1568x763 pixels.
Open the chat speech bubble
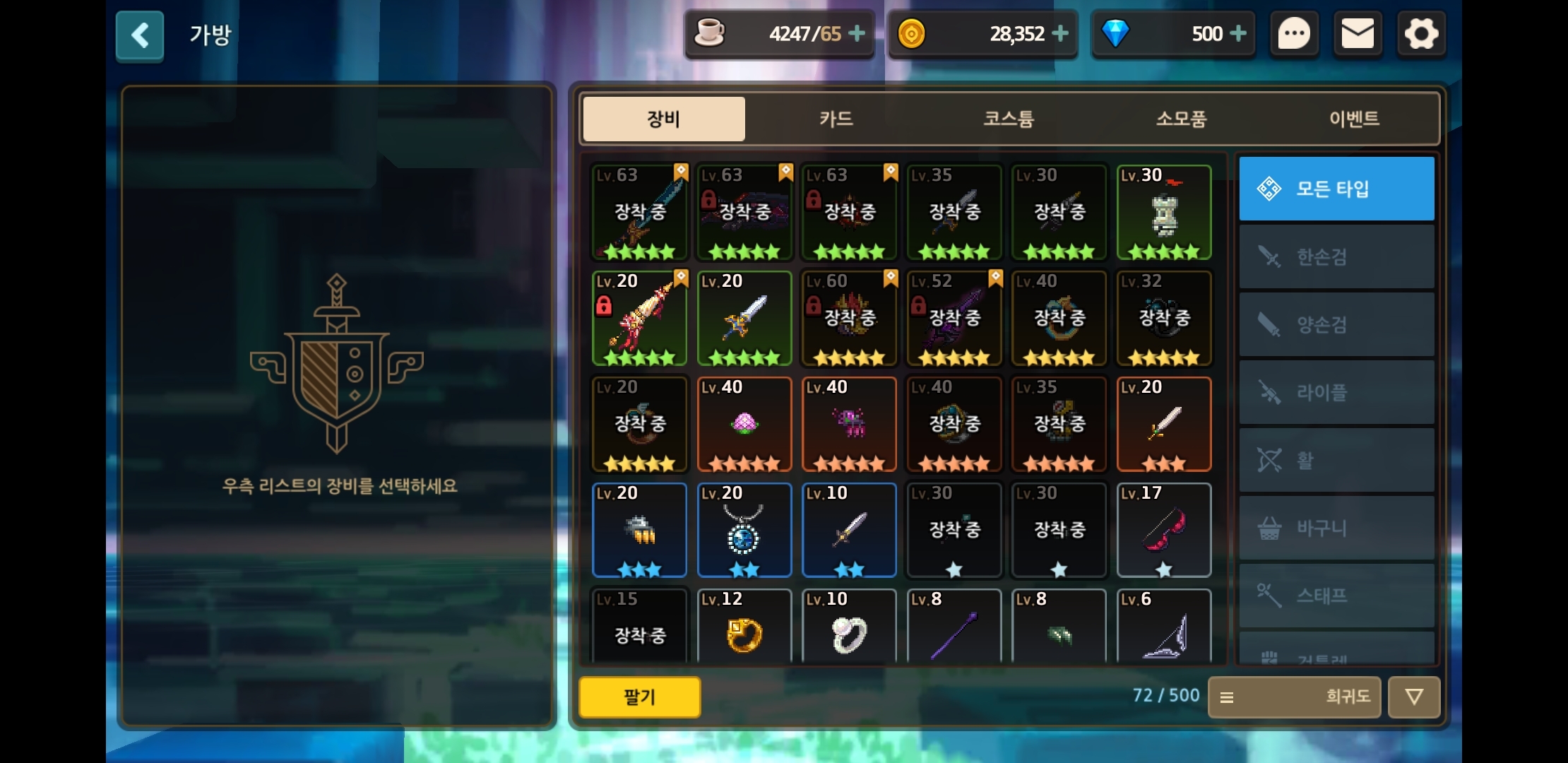click(1294, 34)
